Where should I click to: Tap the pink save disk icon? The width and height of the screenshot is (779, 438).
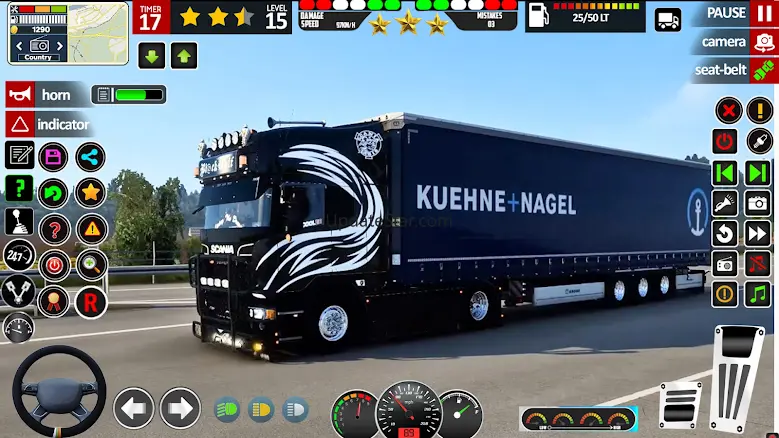(53, 157)
